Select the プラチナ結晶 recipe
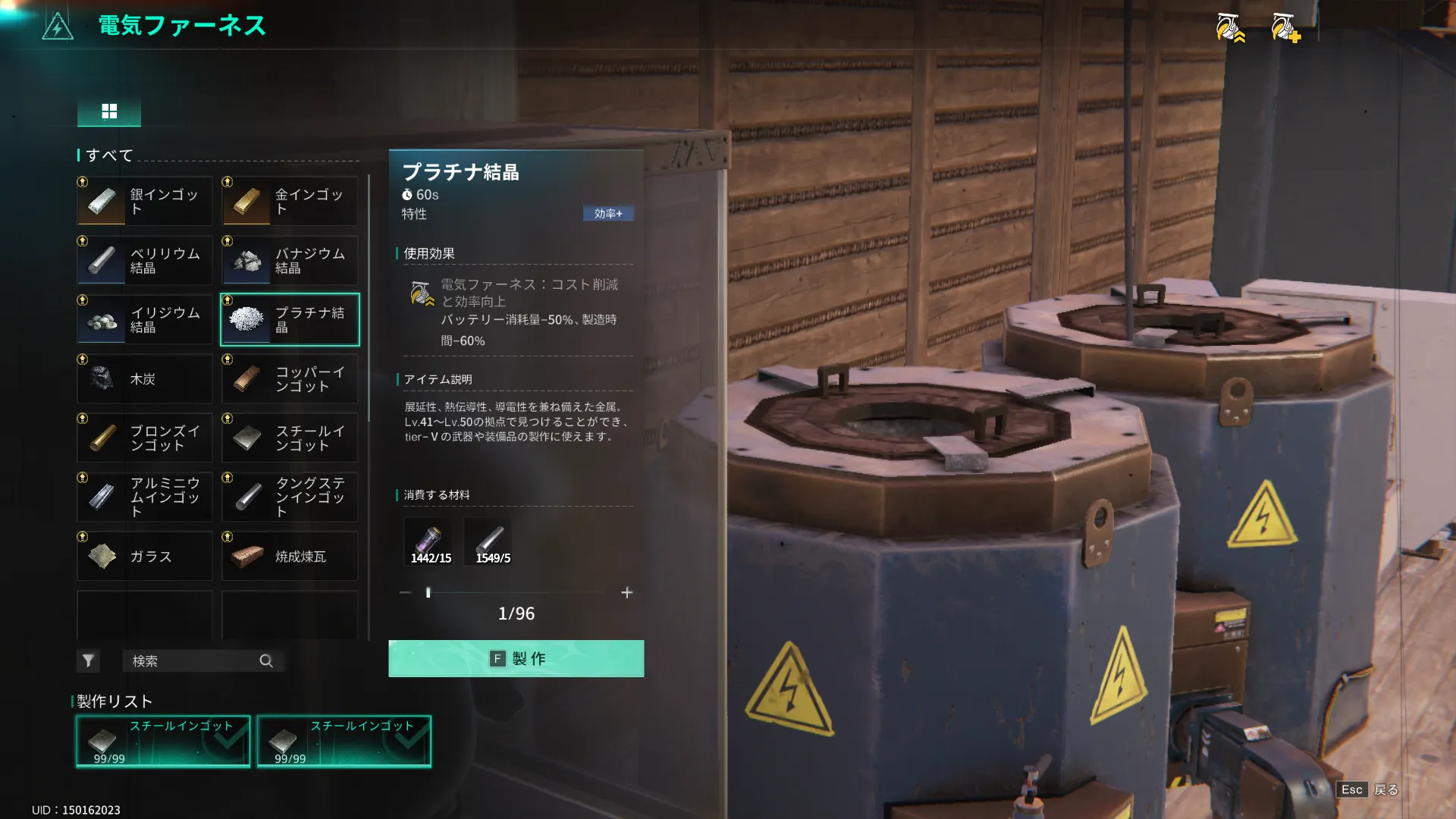The width and height of the screenshot is (1456, 819). tap(290, 320)
